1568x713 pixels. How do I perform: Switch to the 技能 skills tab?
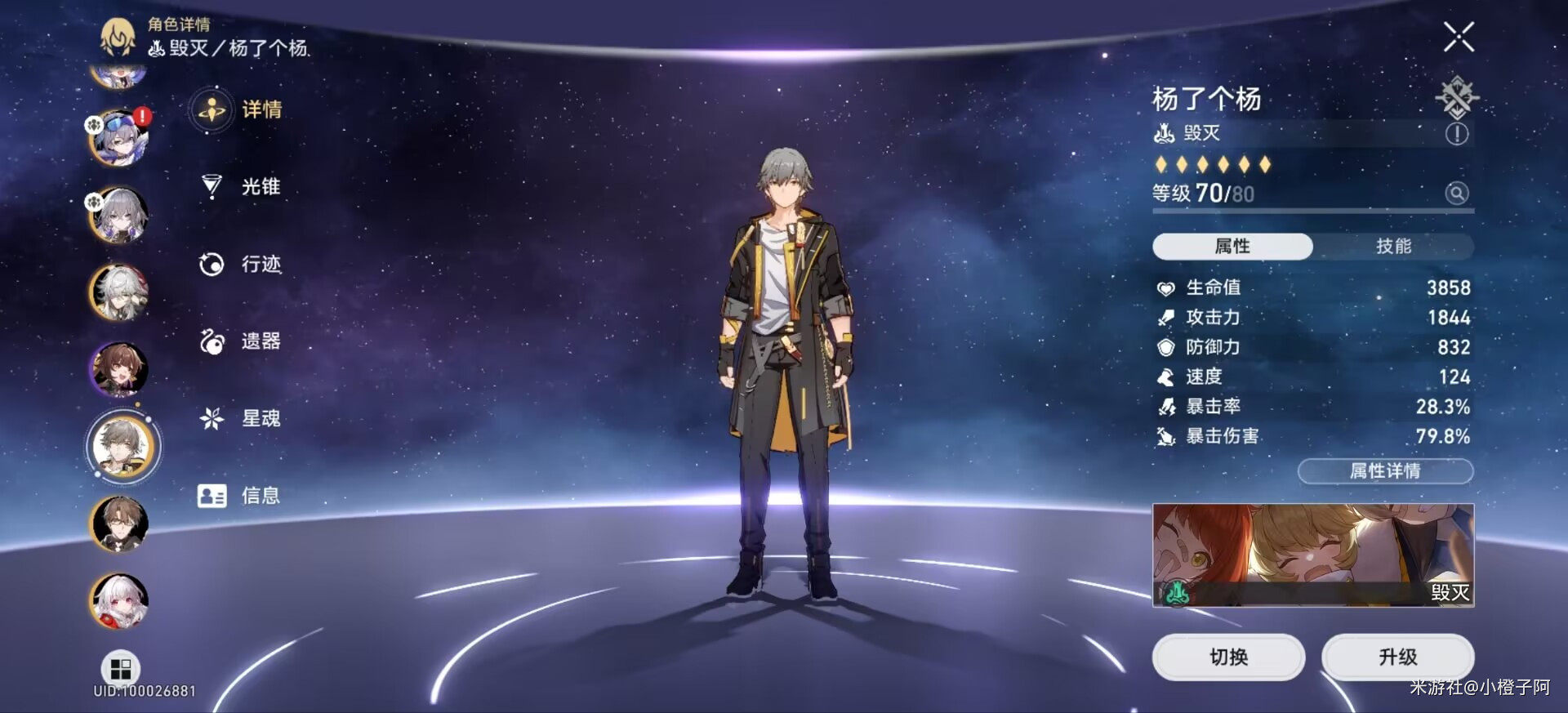pyautogui.click(x=1393, y=246)
